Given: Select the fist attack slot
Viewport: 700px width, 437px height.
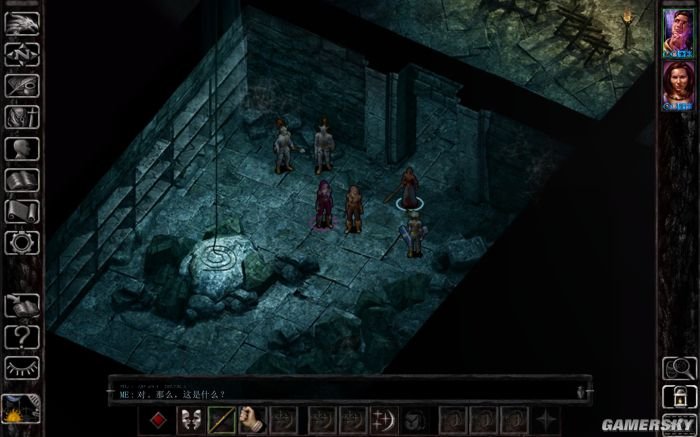Looking at the screenshot, I should click(x=252, y=417).
